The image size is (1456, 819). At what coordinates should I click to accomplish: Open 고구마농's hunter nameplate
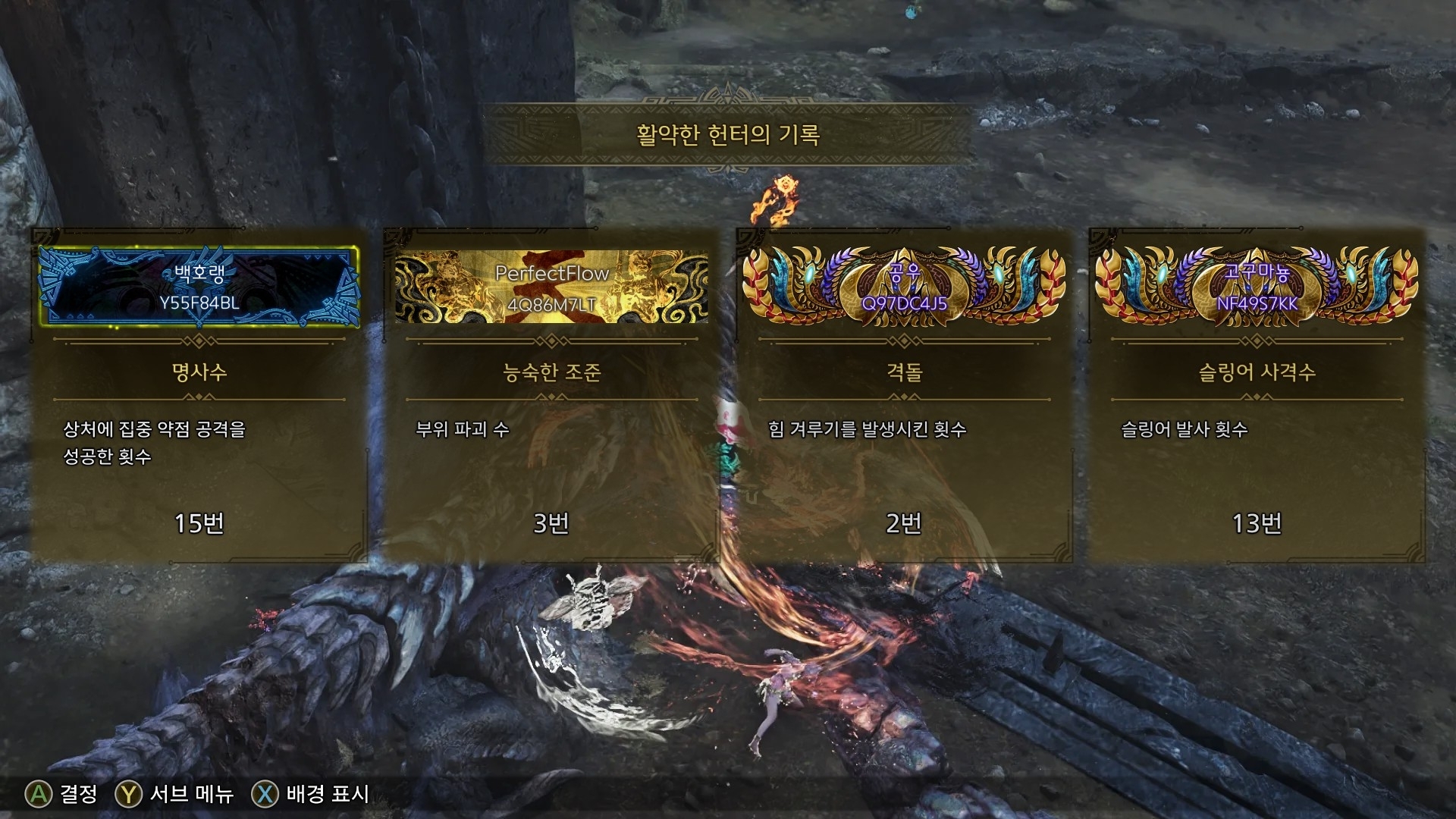click(1257, 287)
